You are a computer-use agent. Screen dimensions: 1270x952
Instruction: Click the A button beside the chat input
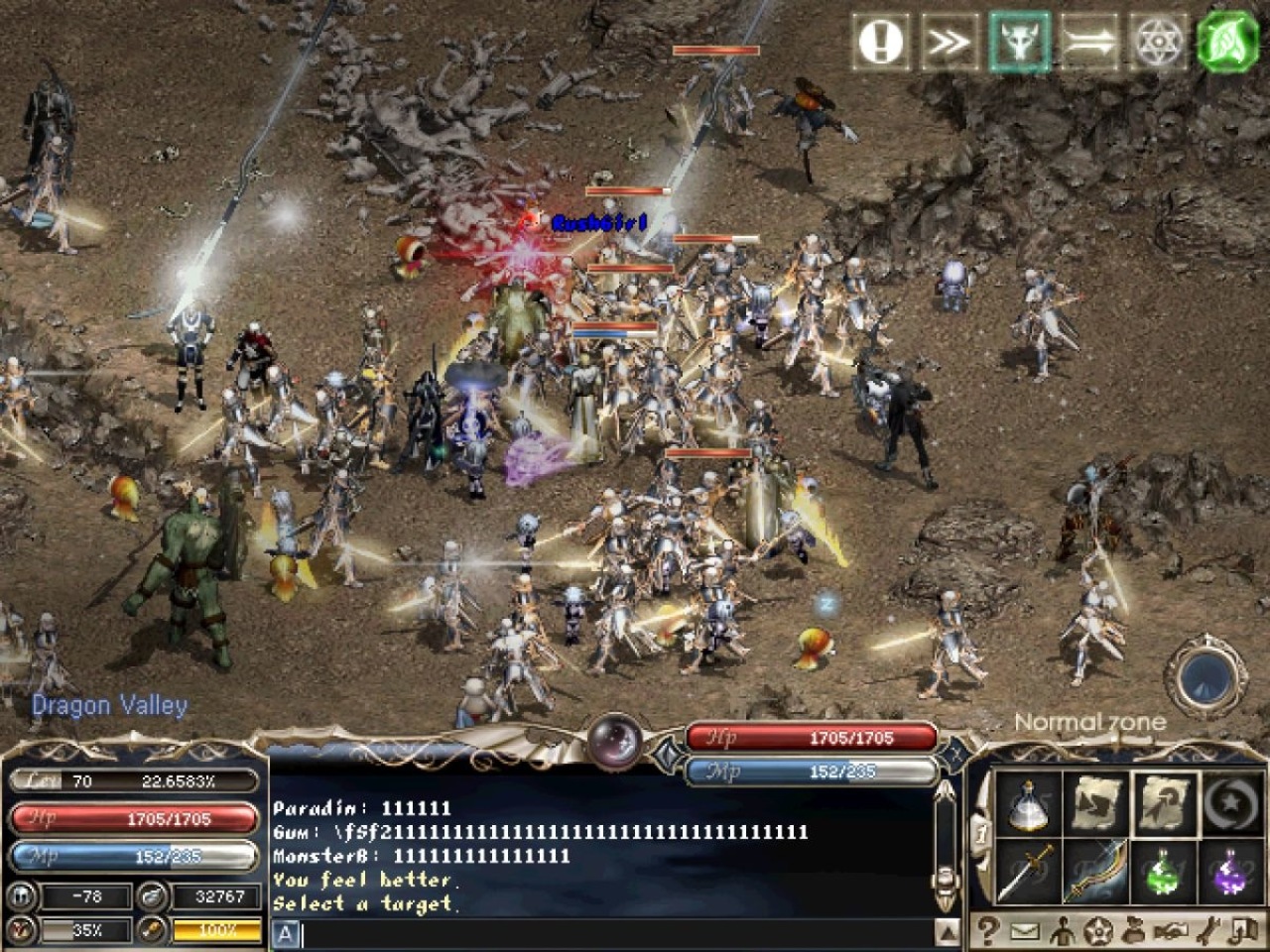pyautogui.click(x=286, y=933)
